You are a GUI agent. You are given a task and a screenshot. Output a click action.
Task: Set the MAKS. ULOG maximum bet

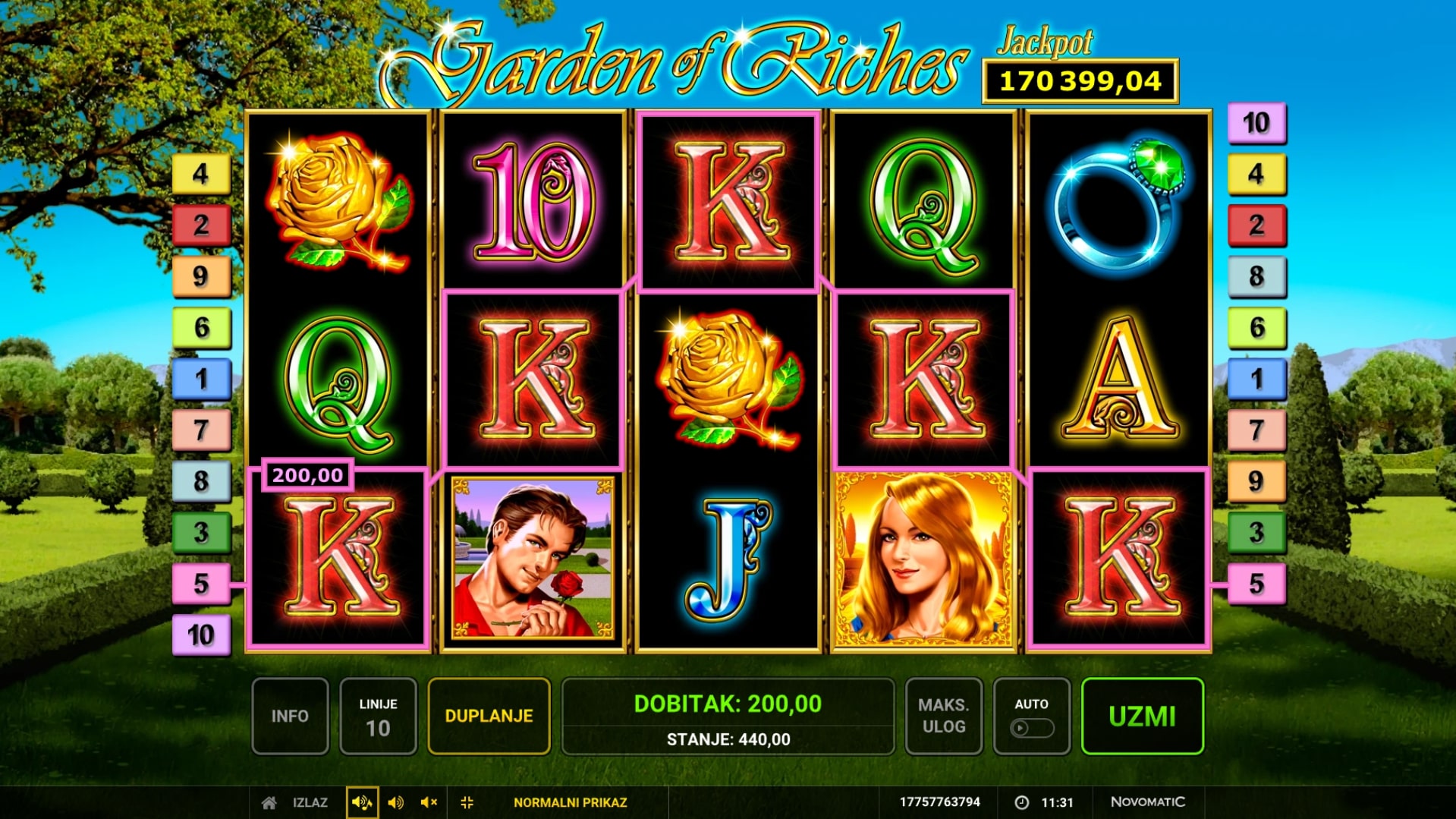(x=943, y=716)
